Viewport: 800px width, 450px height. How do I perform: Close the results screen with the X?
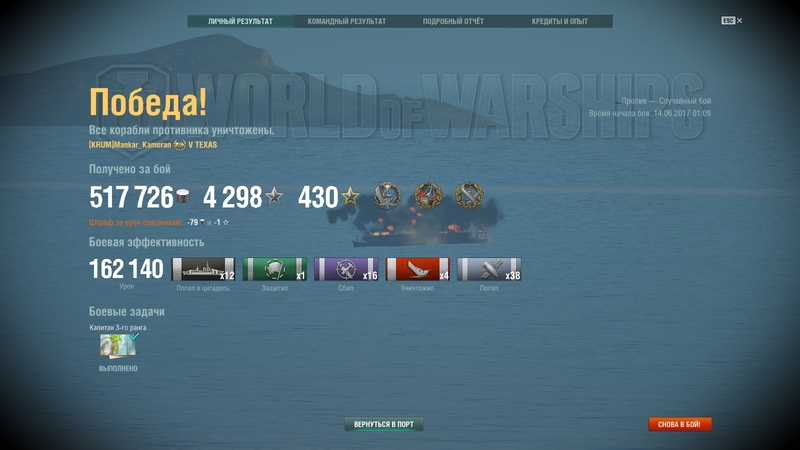(739, 20)
